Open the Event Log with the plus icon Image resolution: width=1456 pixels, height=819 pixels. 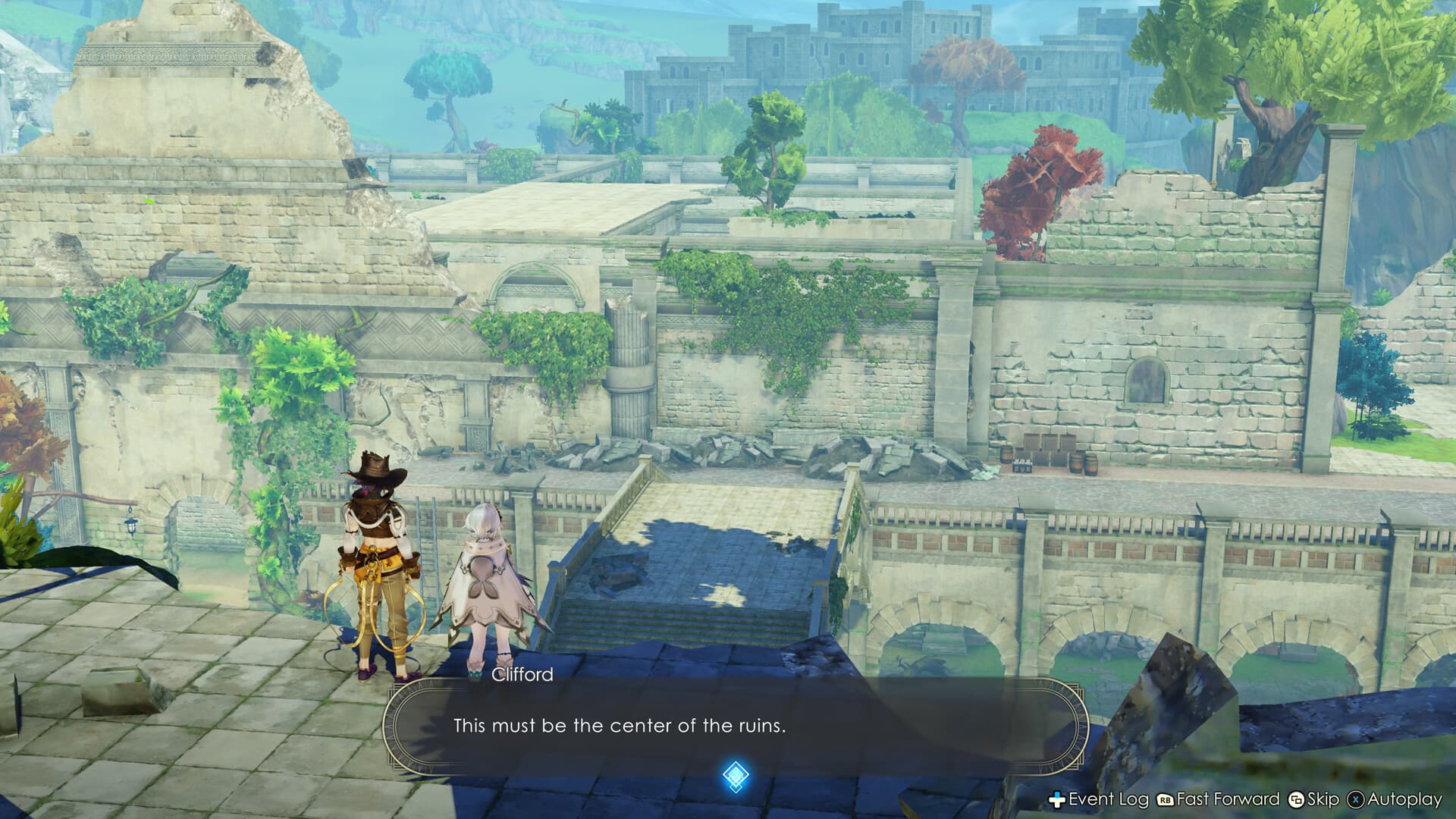pyautogui.click(x=1056, y=799)
